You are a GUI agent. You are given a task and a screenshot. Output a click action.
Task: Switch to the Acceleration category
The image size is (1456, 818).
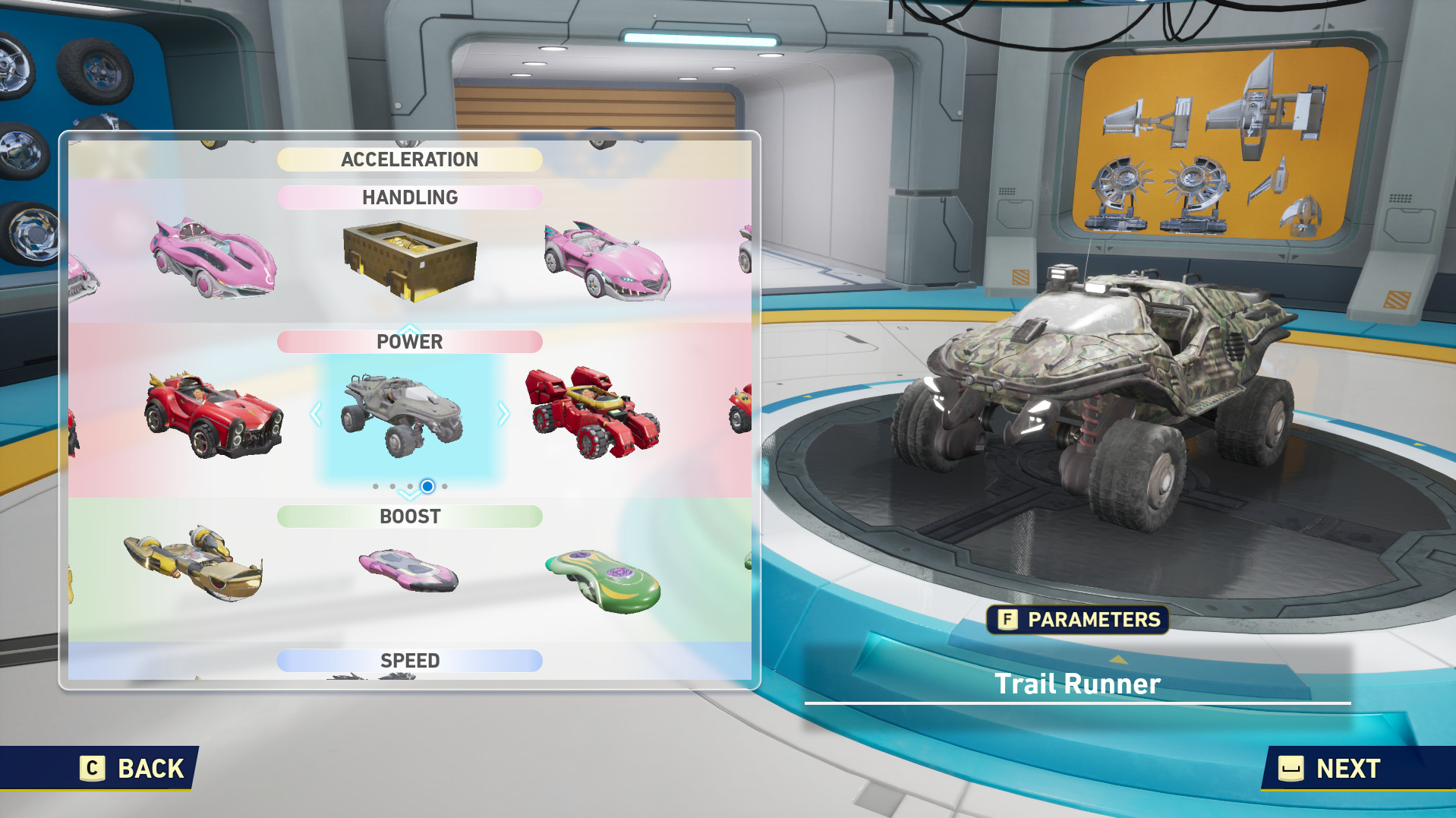[410, 159]
